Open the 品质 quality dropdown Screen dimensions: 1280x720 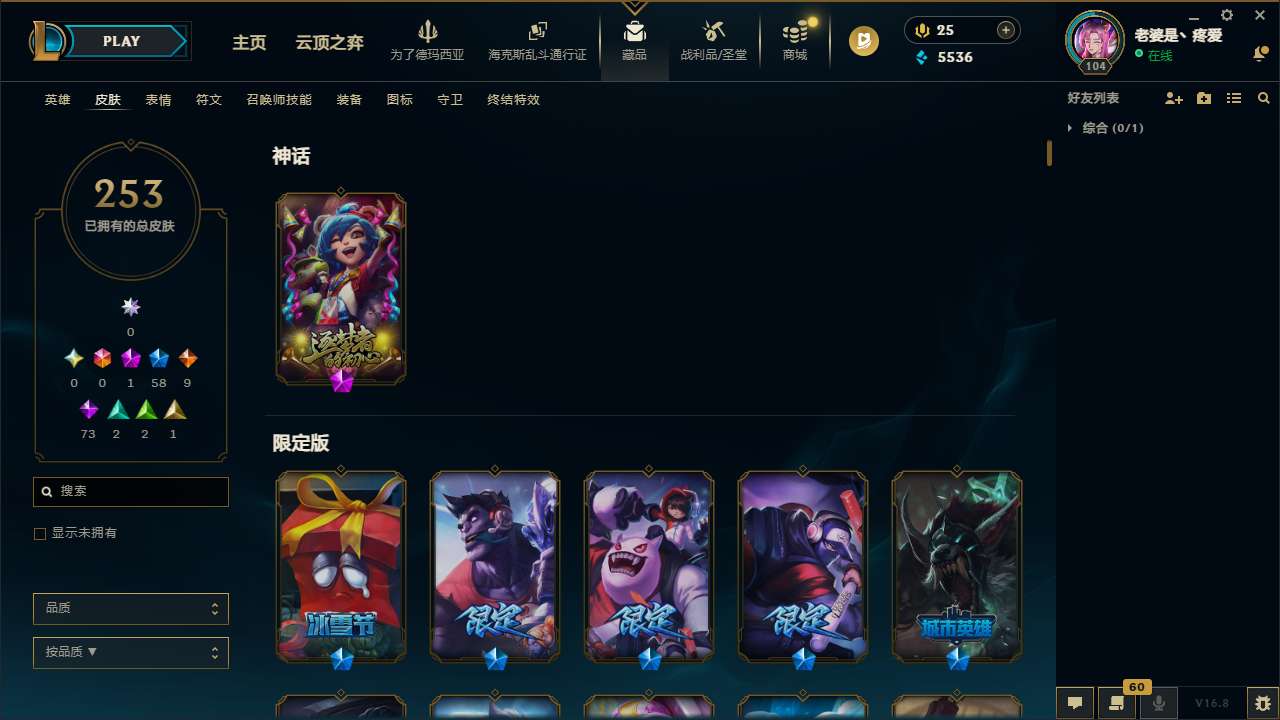130,608
